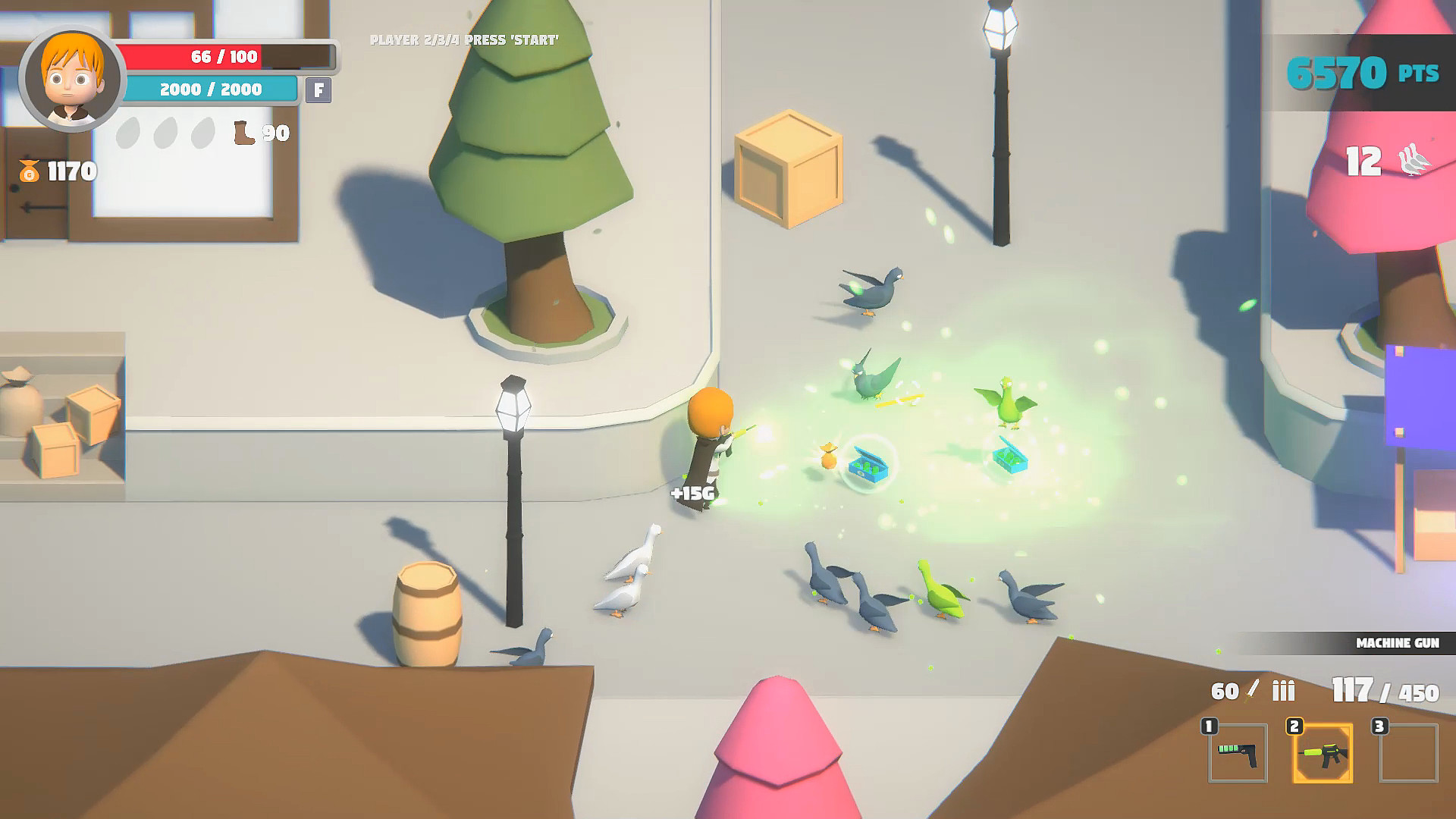This screenshot has height=819, width=1456.
Task: Click the ammo bullets icon beside 60
Action: tap(1283, 690)
